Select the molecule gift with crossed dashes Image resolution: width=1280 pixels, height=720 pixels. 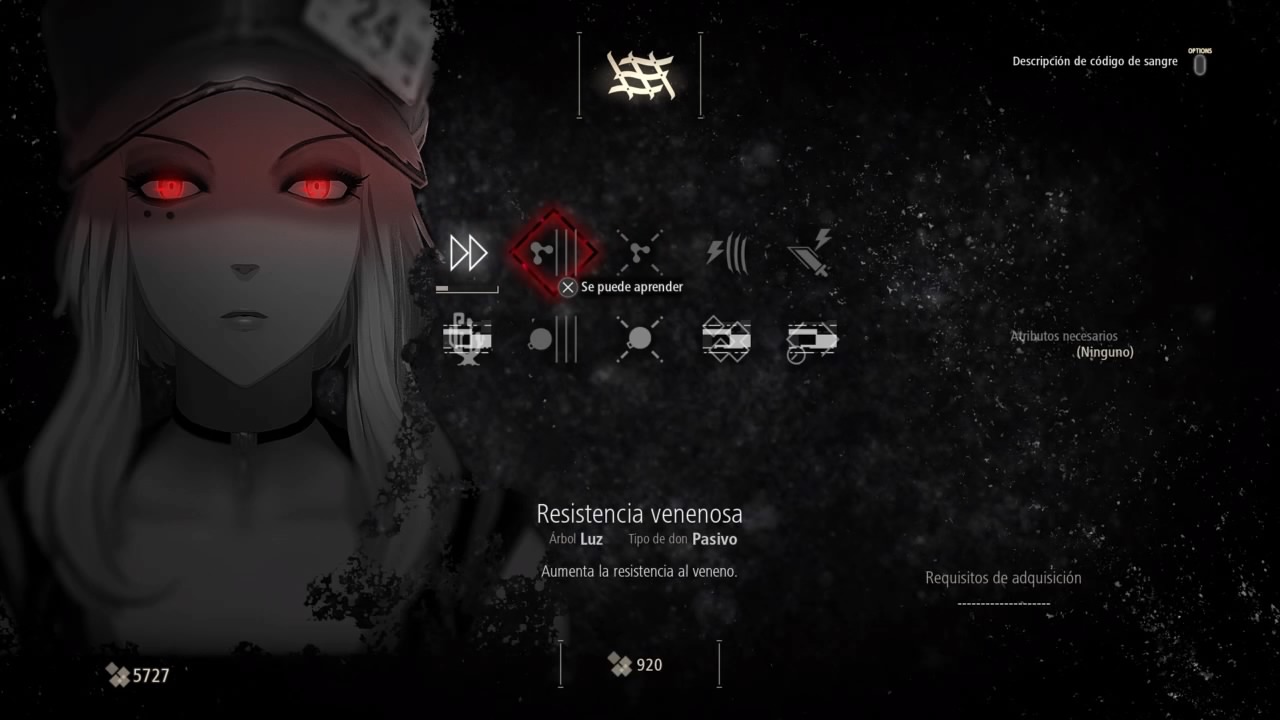click(x=639, y=253)
